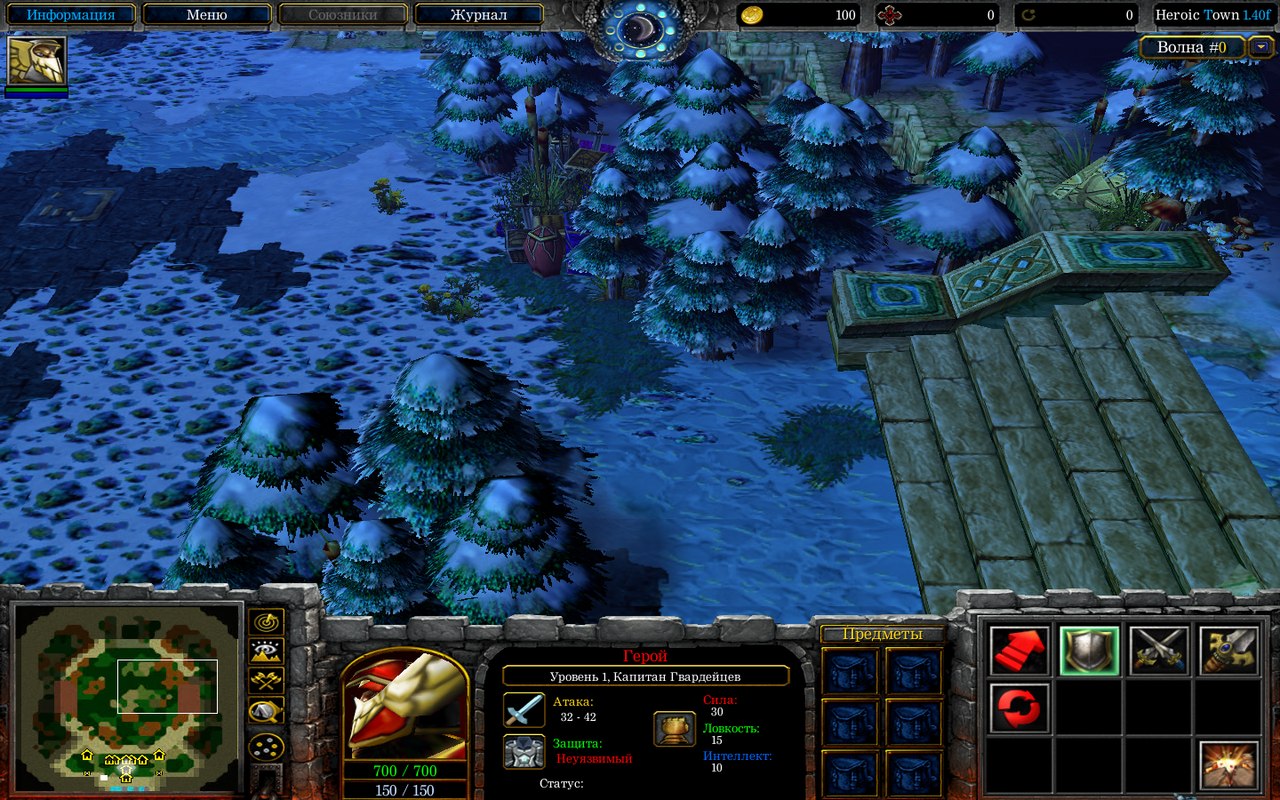This screenshot has width=1280, height=800.
Task: Open the Журнал log
Action: point(478,15)
